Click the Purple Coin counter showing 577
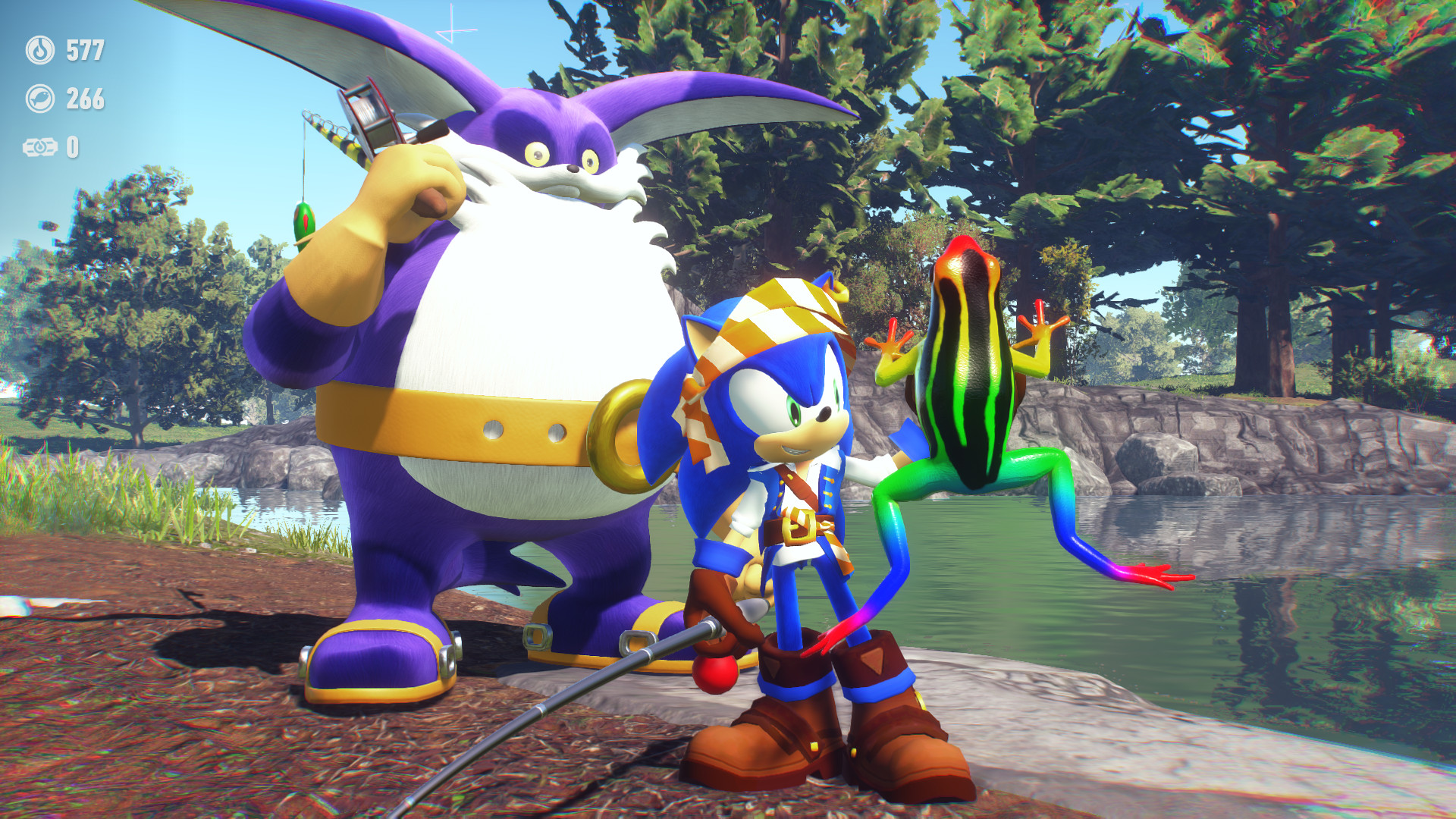This screenshot has height=819, width=1456. point(86,50)
